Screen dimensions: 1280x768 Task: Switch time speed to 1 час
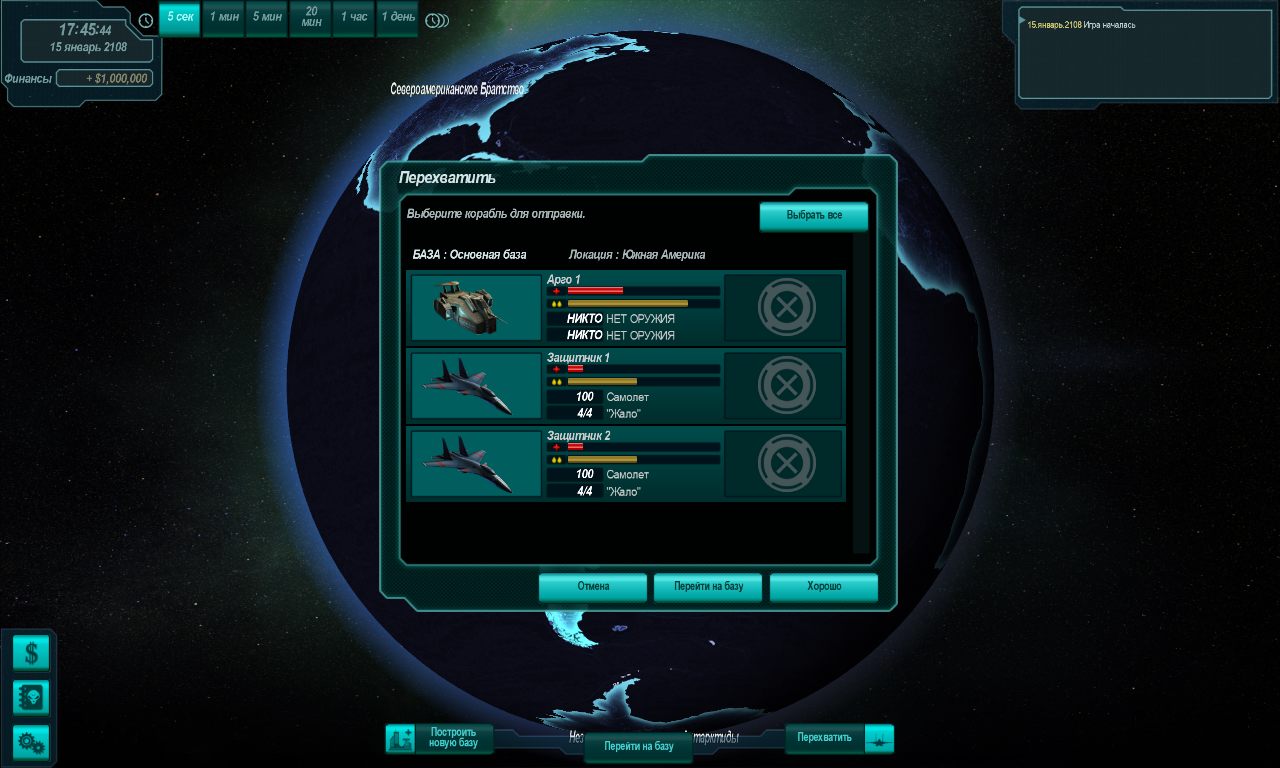coord(354,18)
